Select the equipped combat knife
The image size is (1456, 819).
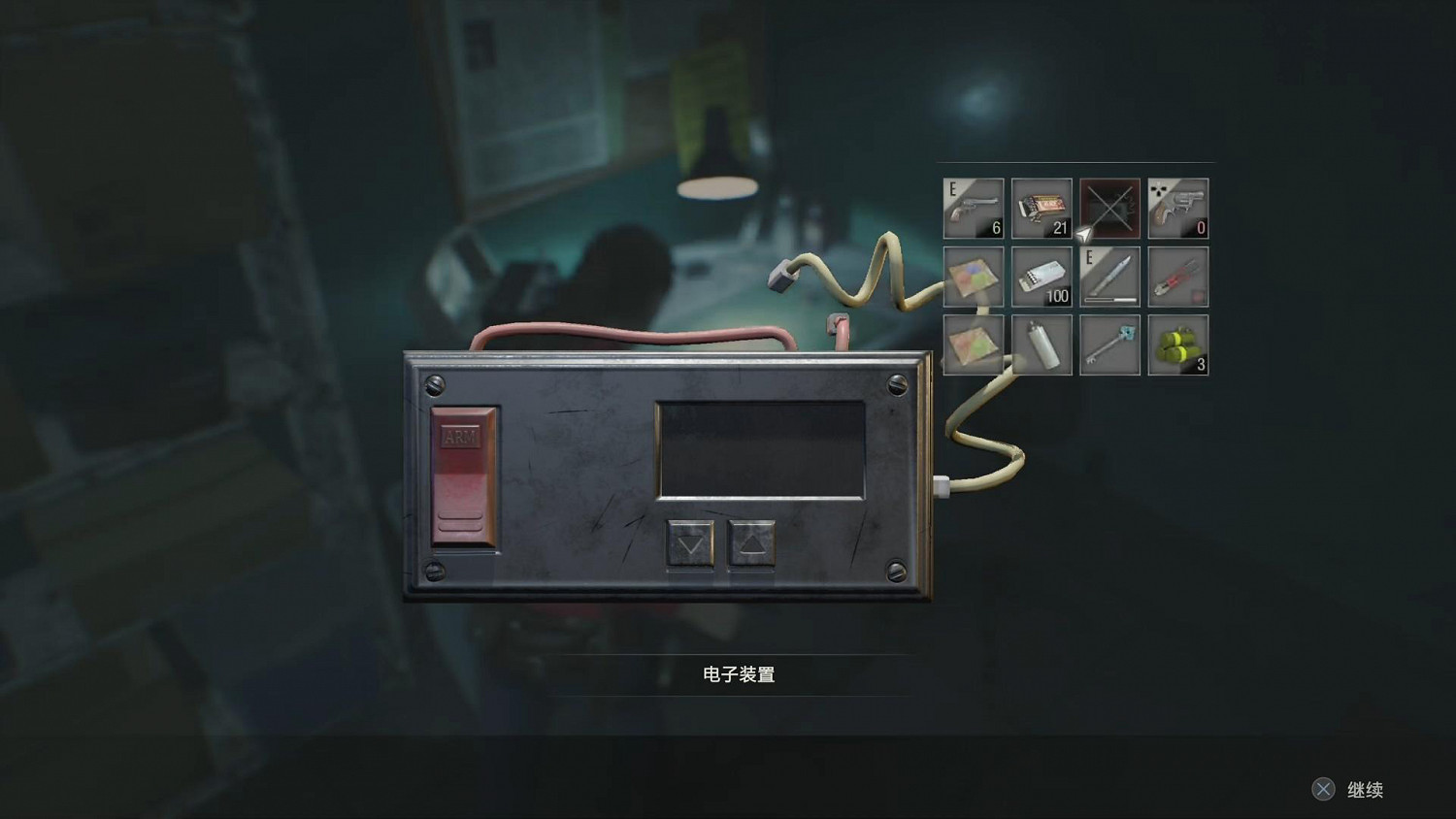[1109, 278]
